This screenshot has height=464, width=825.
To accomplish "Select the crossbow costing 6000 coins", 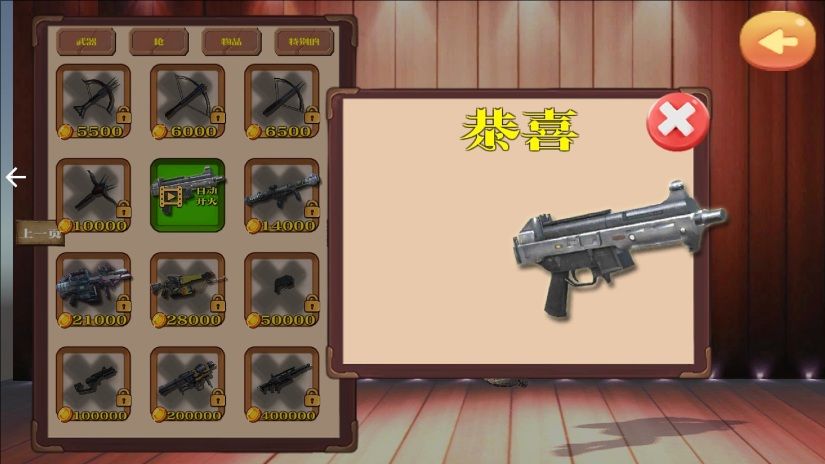I will (x=187, y=102).
